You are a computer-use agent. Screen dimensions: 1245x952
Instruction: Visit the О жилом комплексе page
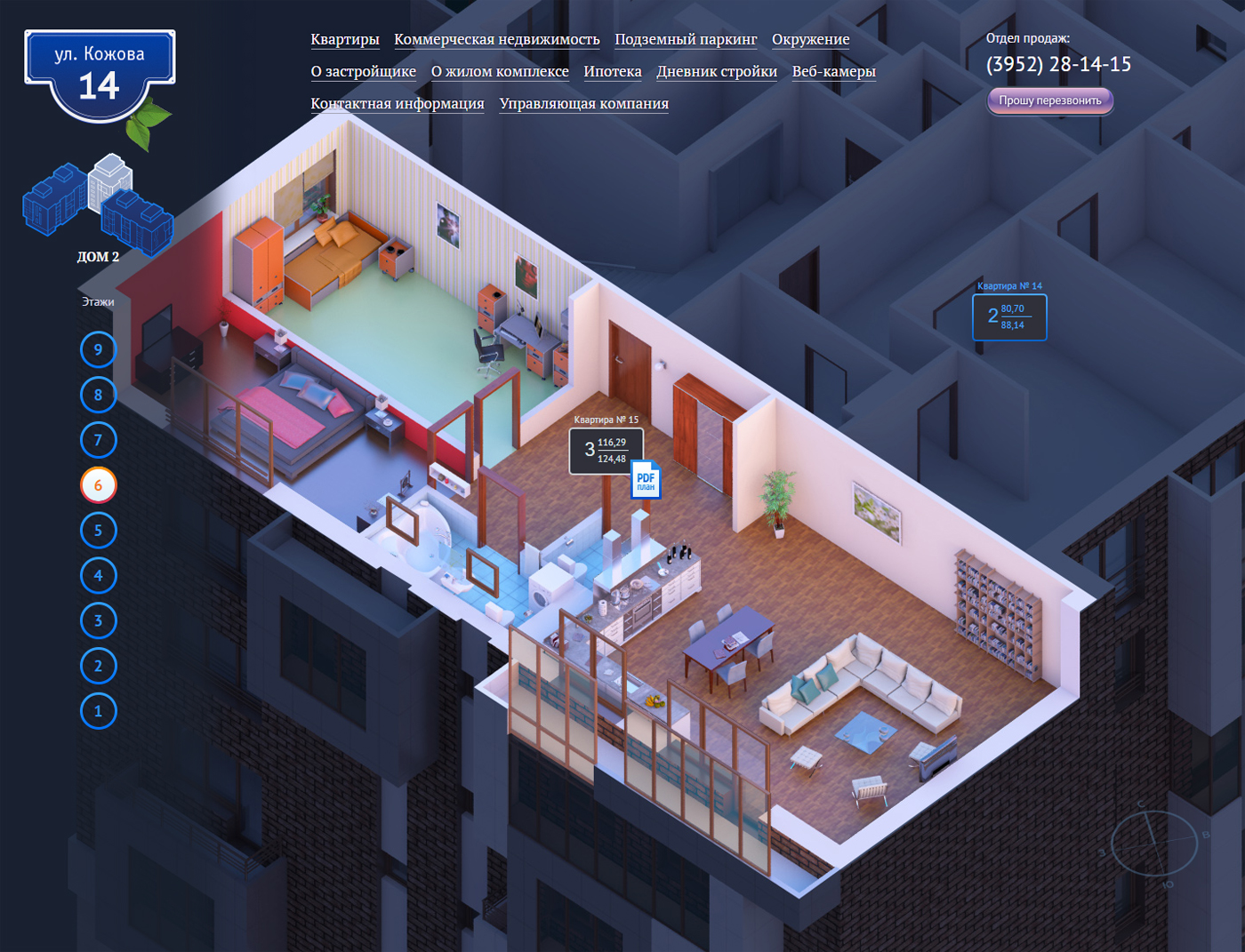500,71
